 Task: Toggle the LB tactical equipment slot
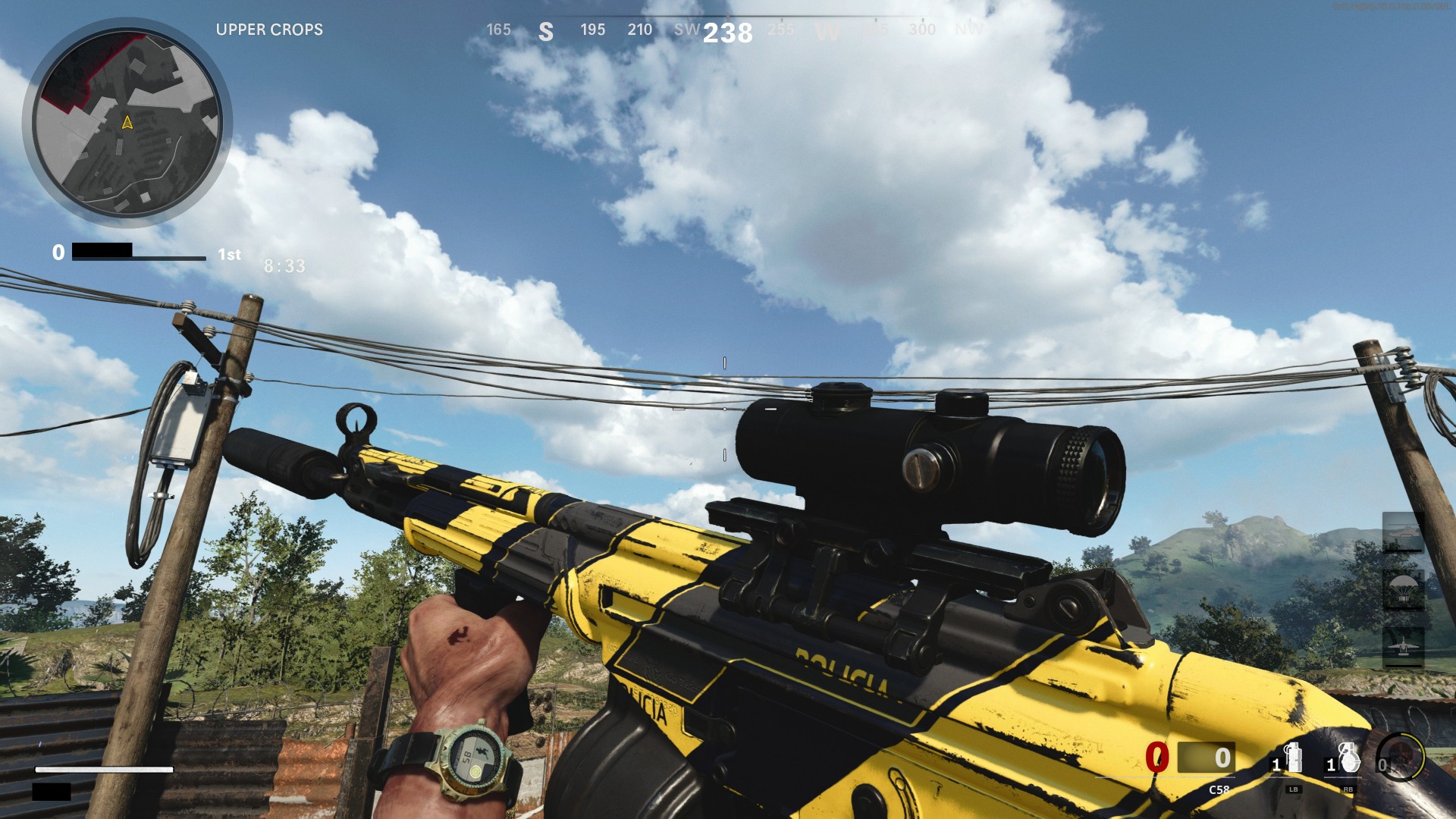click(x=1294, y=790)
